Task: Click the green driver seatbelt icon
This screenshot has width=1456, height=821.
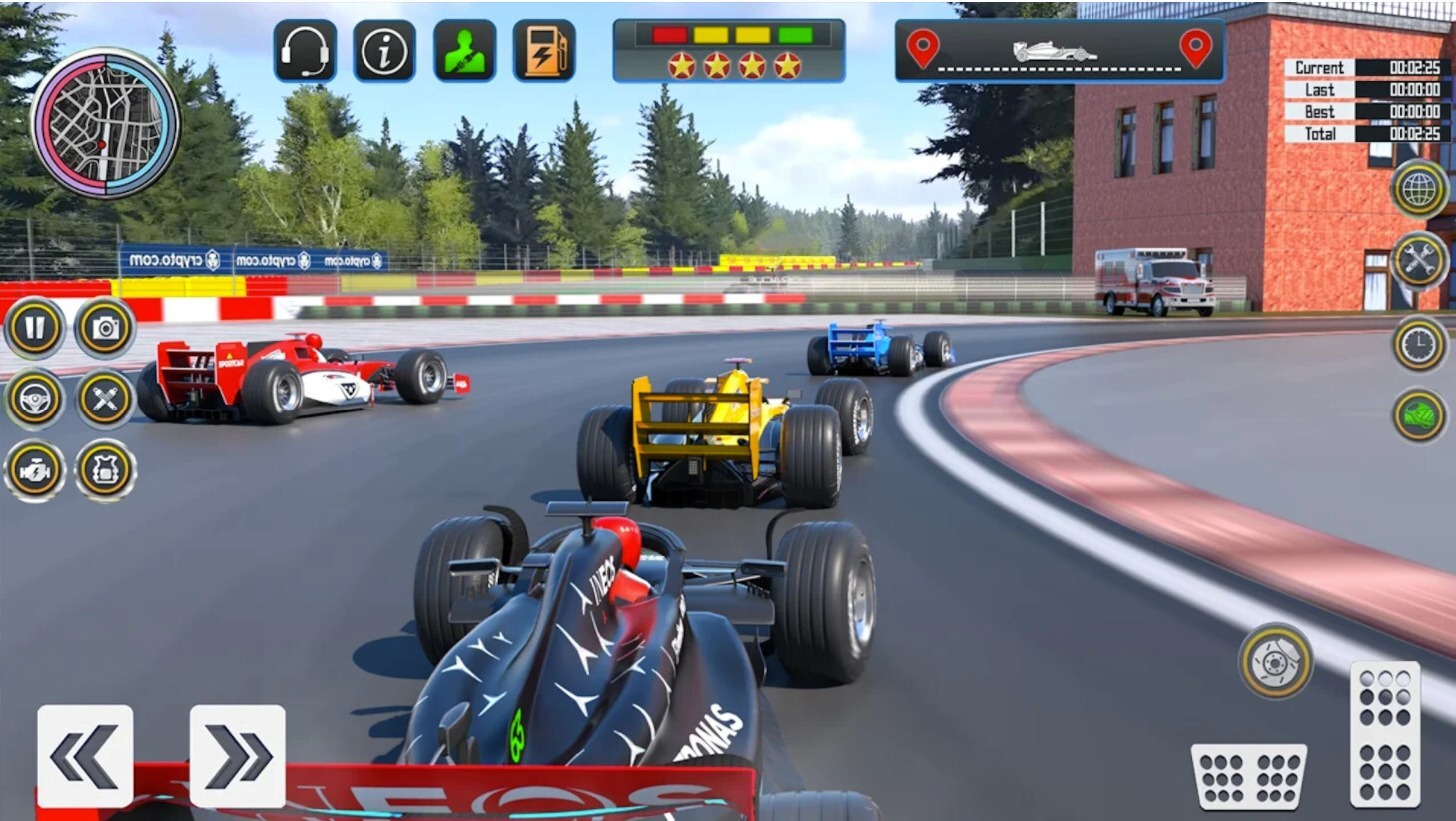Action: [x=464, y=51]
